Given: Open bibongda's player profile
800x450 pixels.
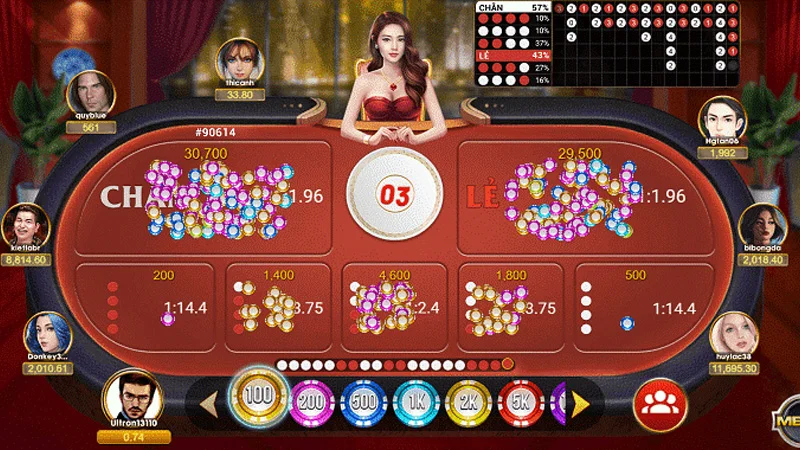Looking at the screenshot, I should [x=762, y=228].
